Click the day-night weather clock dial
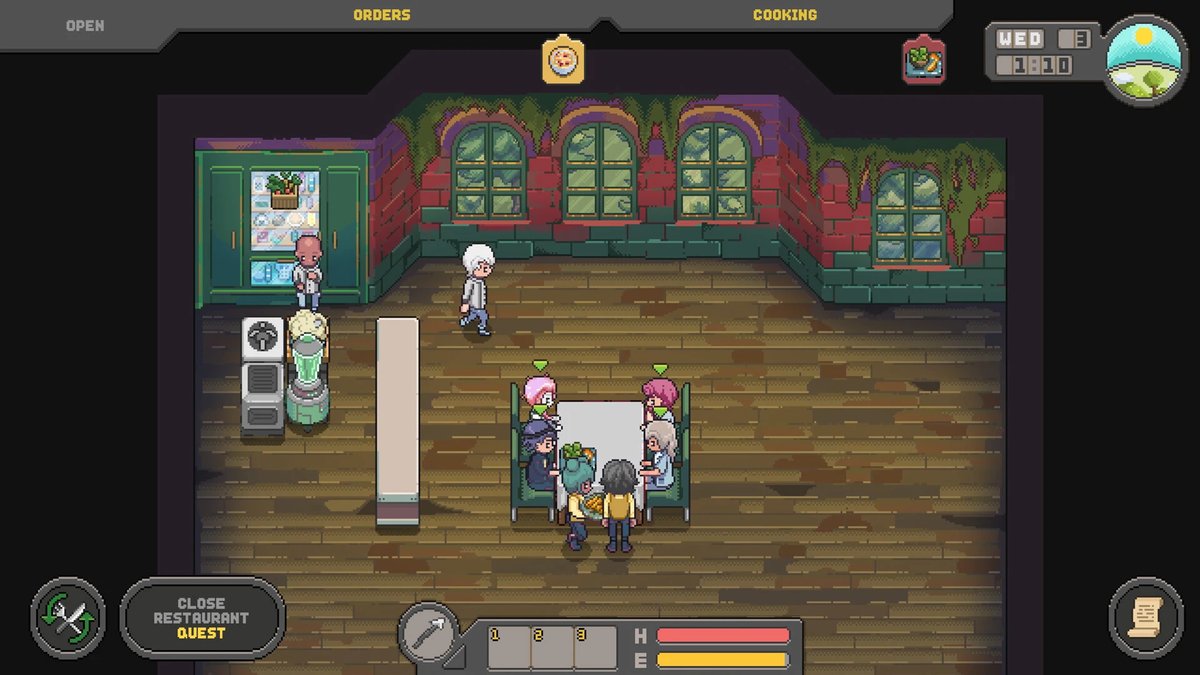The width and height of the screenshot is (1200, 675). [1144, 59]
